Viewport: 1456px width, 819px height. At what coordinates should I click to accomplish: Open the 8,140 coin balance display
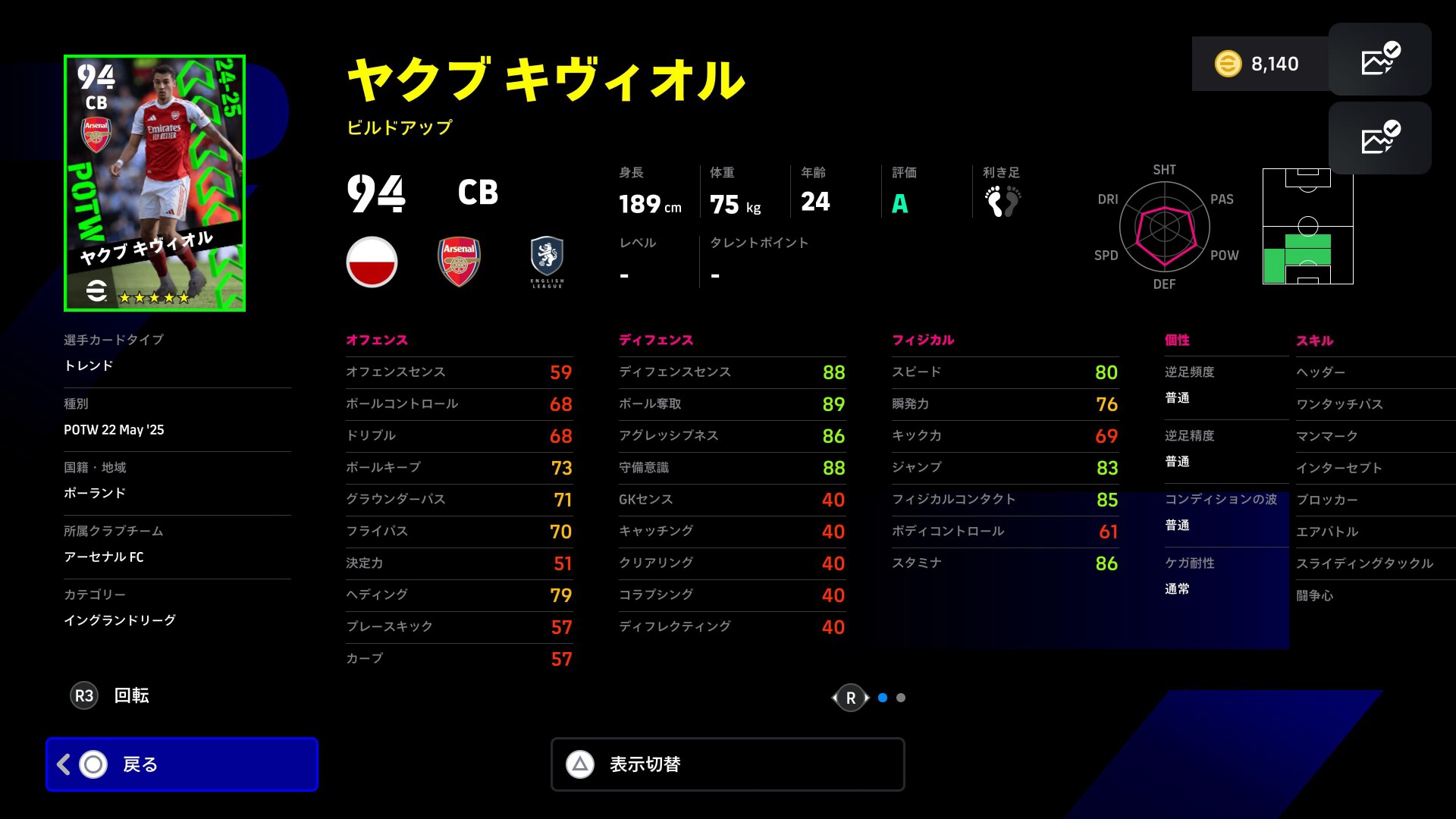click(1260, 64)
